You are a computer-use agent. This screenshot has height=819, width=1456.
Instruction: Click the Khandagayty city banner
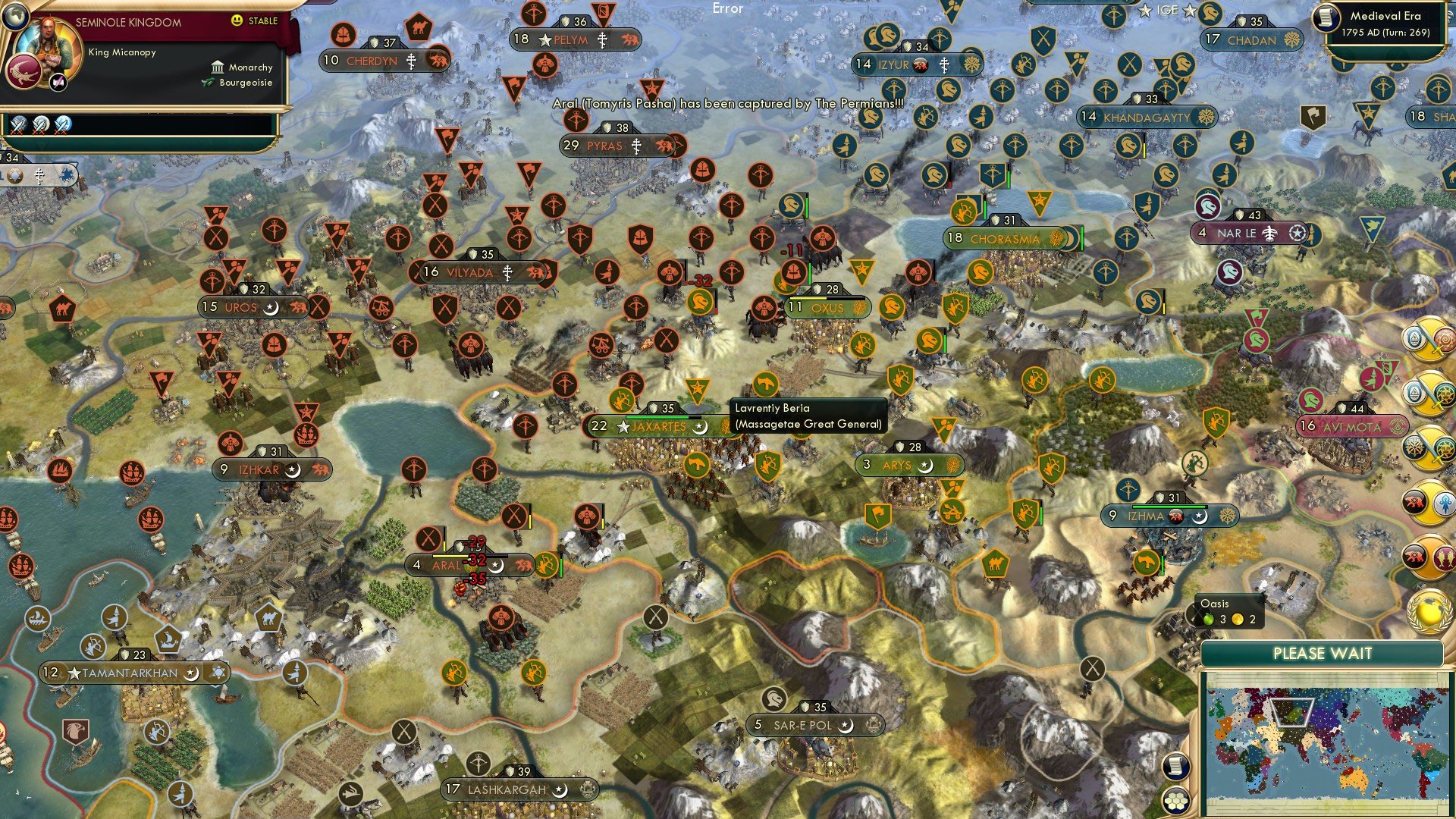coord(1146,118)
